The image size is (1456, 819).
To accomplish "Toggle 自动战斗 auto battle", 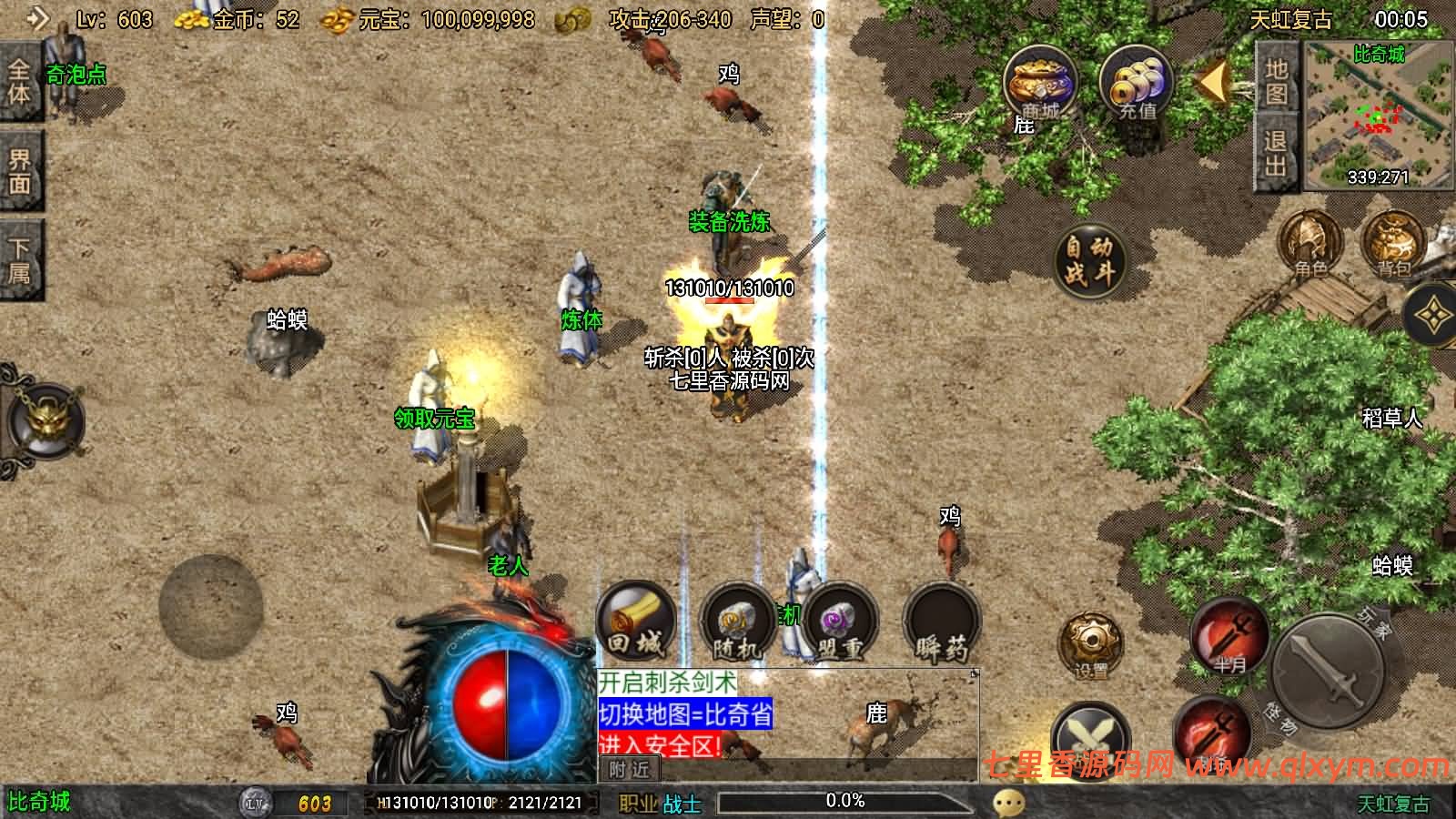I will pyautogui.click(x=1089, y=259).
